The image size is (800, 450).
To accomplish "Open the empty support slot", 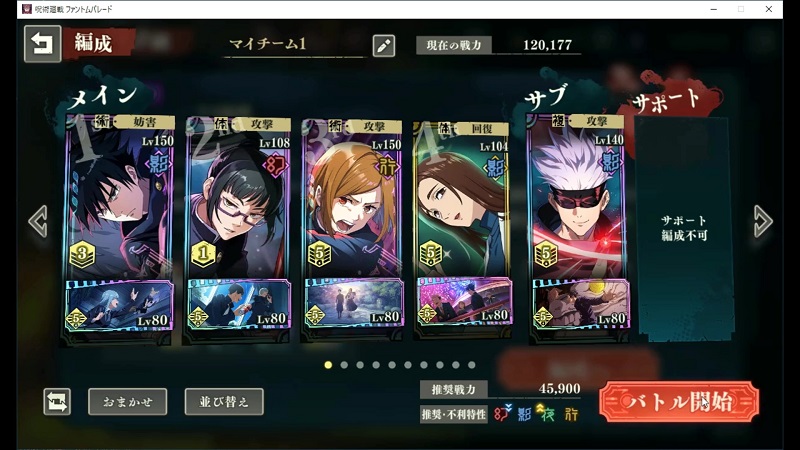I will coord(684,230).
